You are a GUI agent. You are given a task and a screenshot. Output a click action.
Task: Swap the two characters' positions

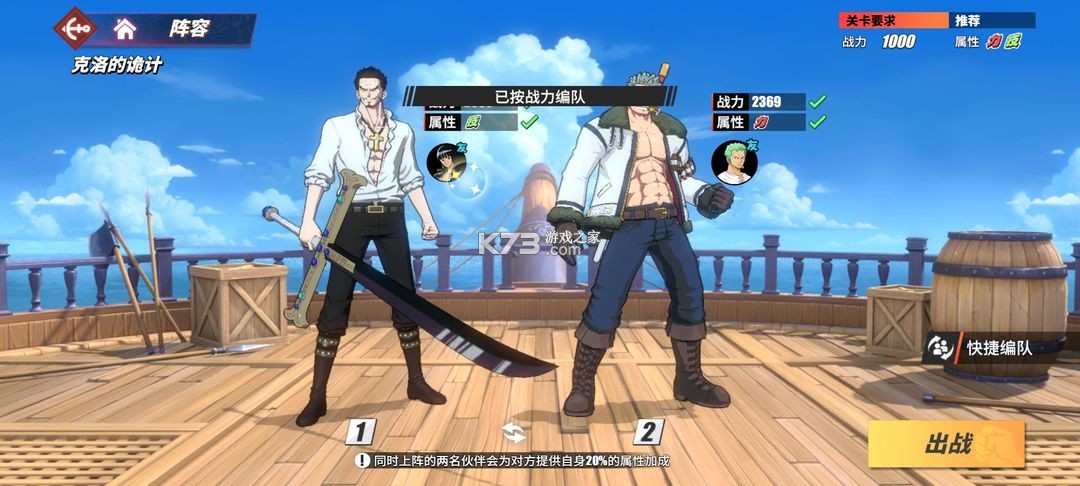pyautogui.click(x=513, y=432)
